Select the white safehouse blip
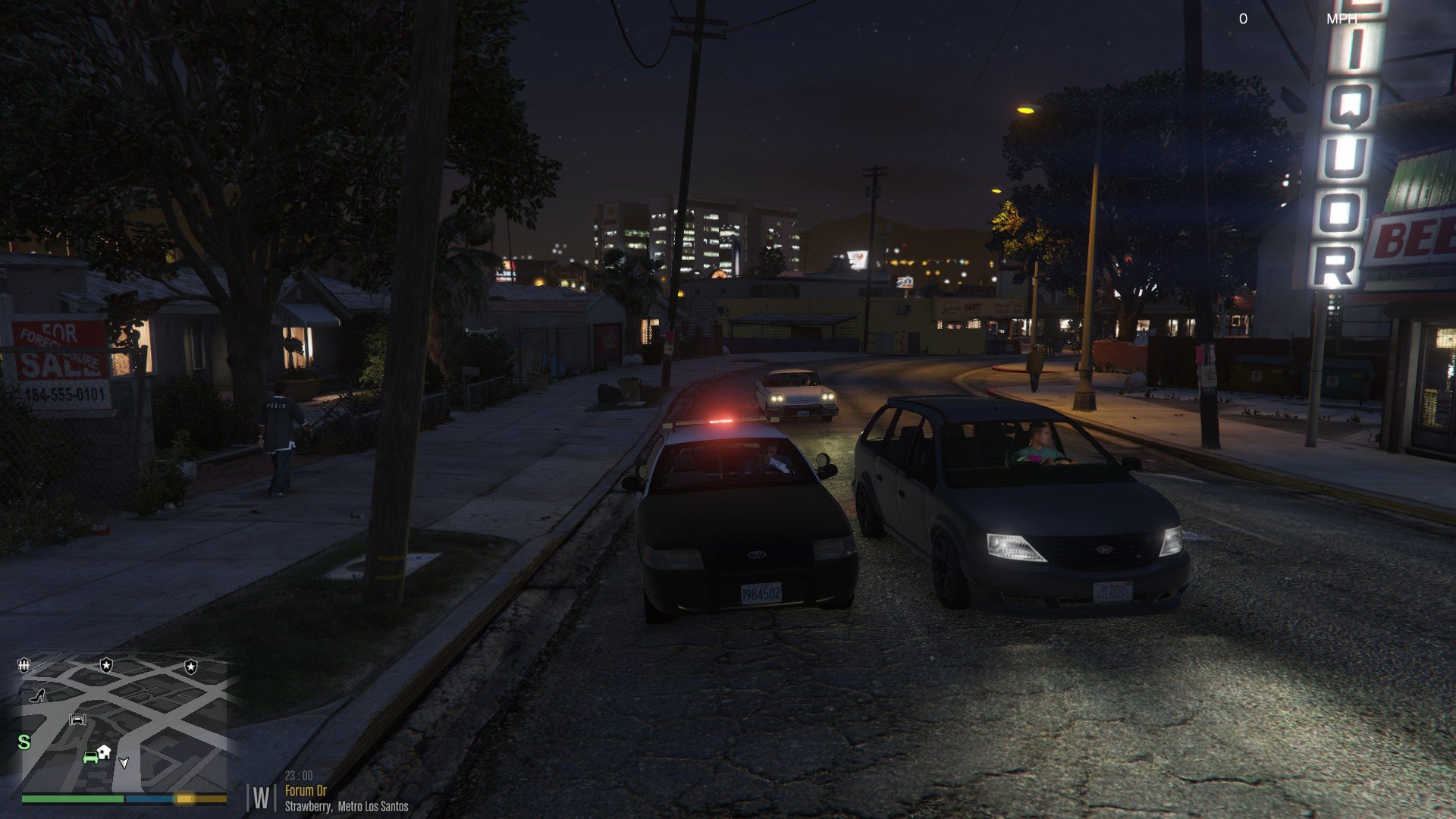Screen dimensions: 1456x819 pos(105,751)
